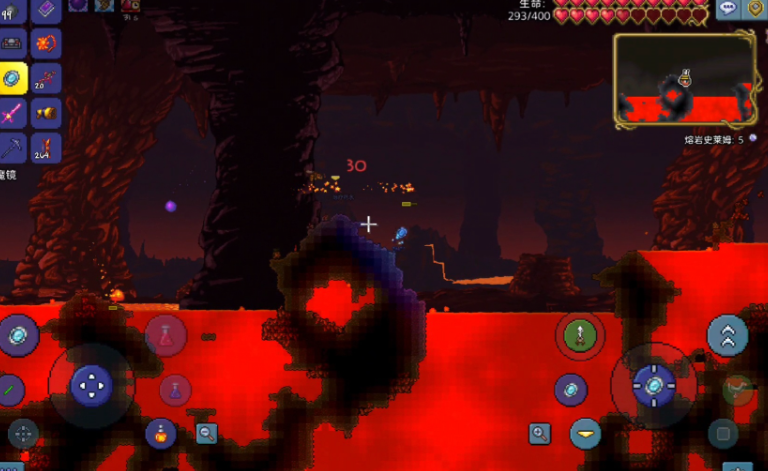Viewport: 768px width, 471px height.
Task: Choose the red flower weapon slot
Action: click(x=45, y=44)
